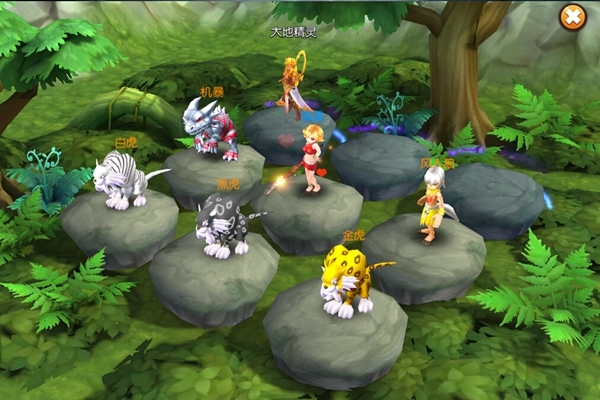600x400 pixels.
Task: Close the formation screen with the orange X
Action: [x=572, y=17]
